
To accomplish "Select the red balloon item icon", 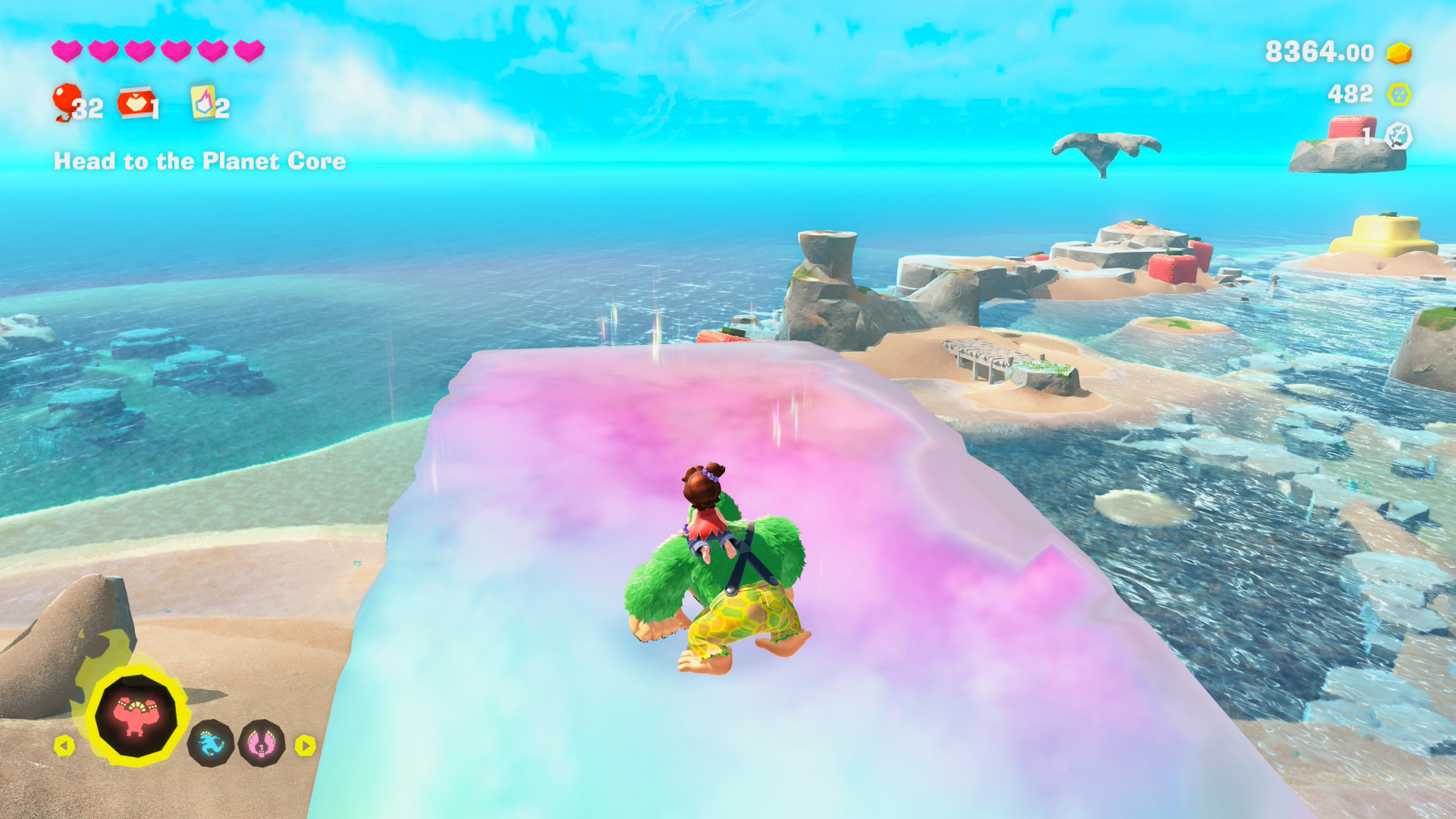I will point(67,102).
